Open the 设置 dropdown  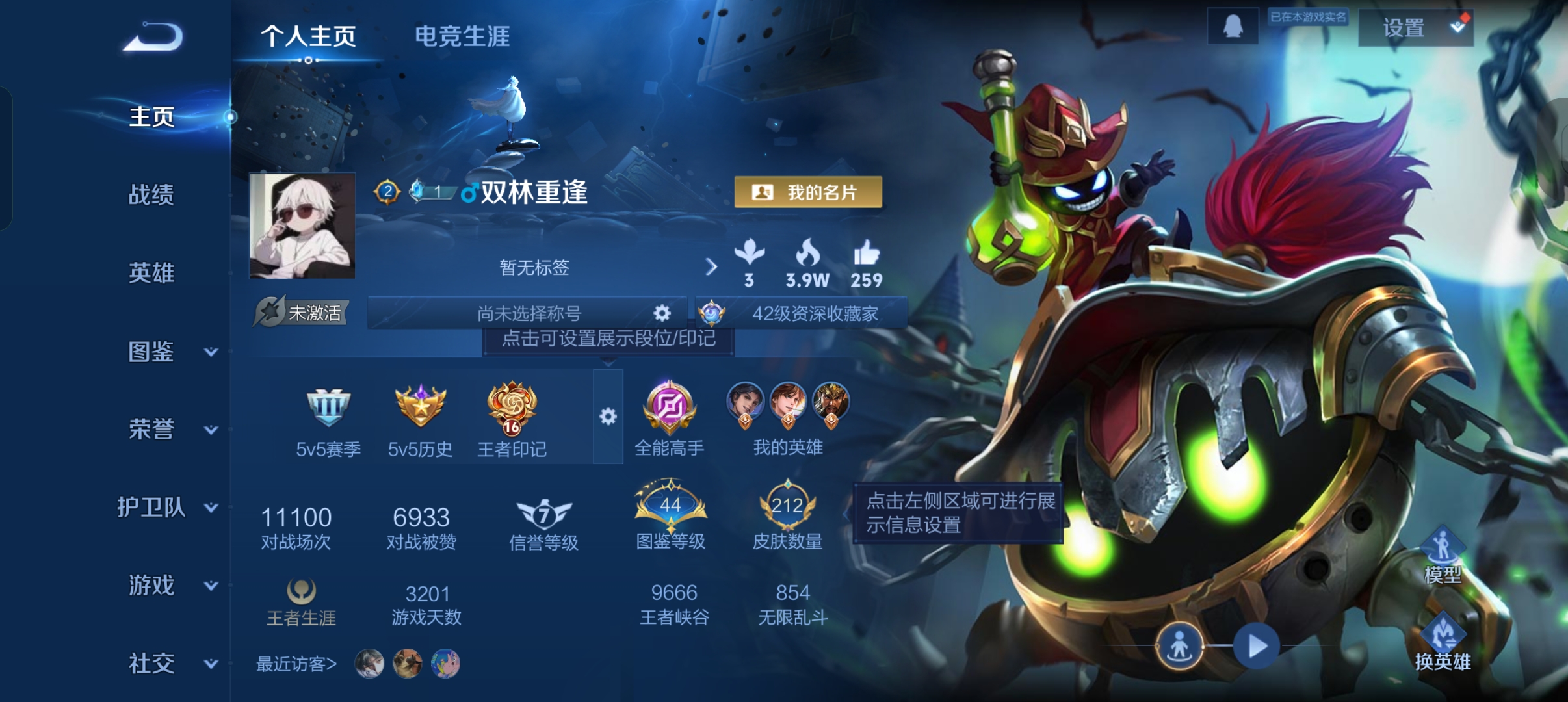[1415, 28]
